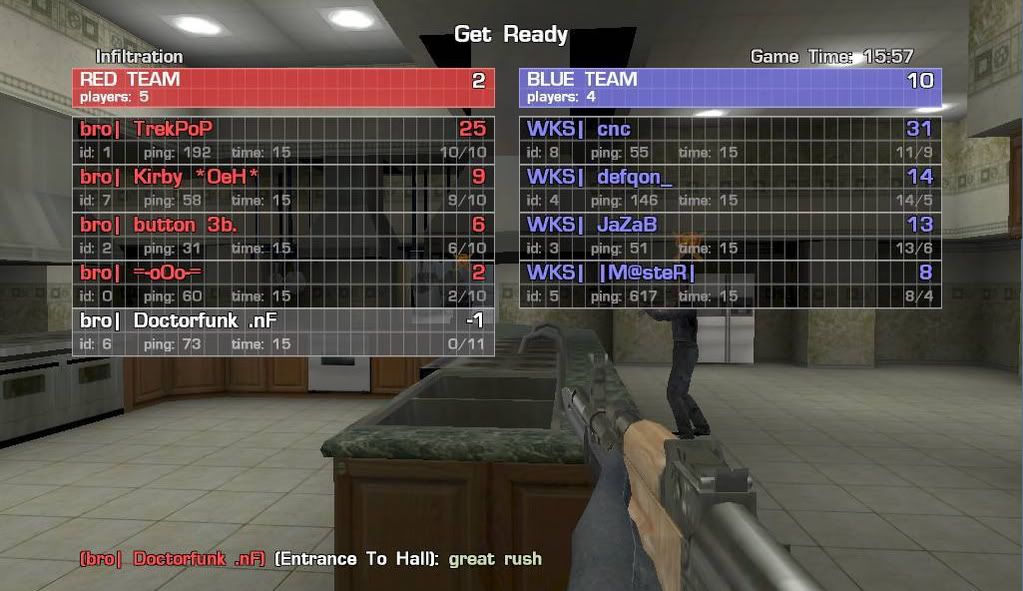Image resolution: width=1023 pixels, height=591 pixels.
Task: Select player row bro| Kirby *OeH*
Action: 283,187
